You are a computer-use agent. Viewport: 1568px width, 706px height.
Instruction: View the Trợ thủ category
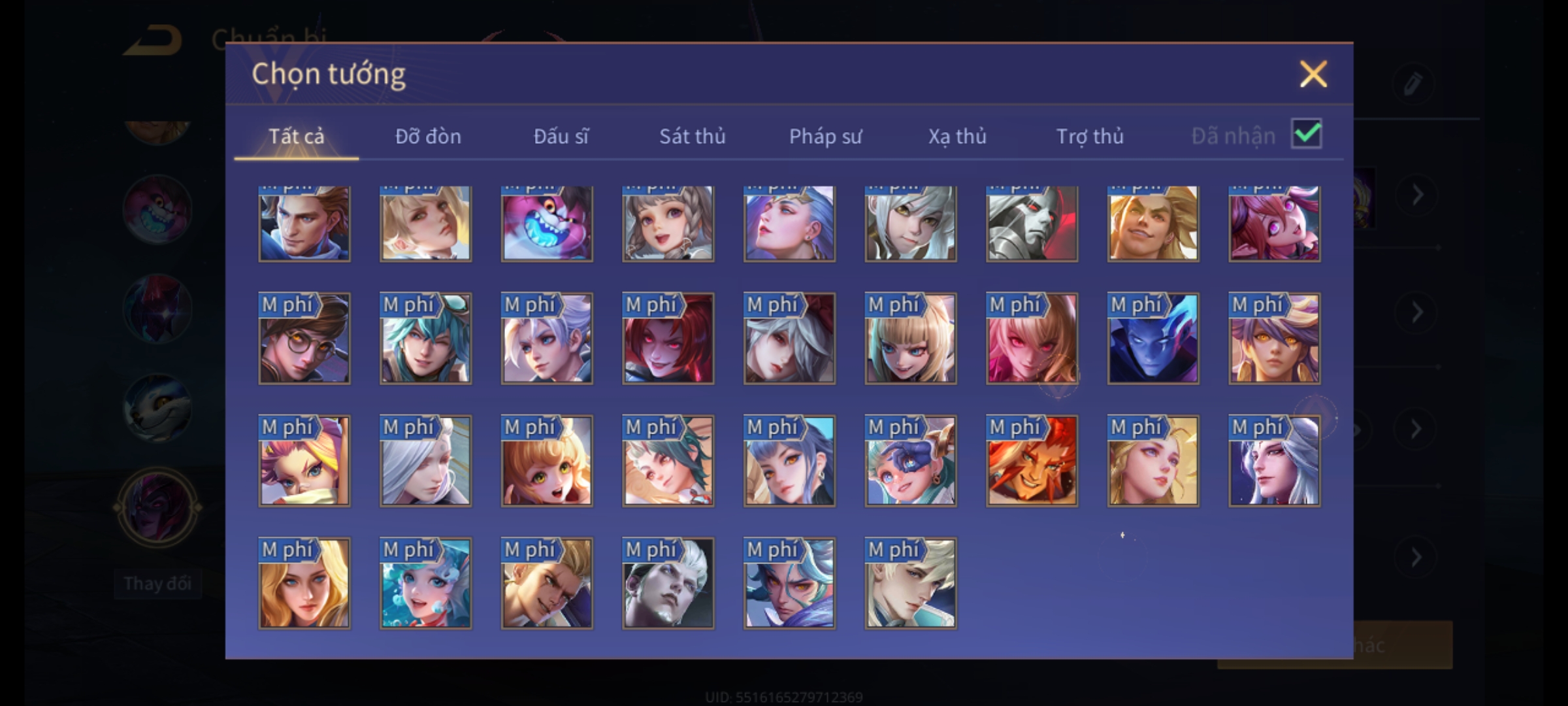tap(1090, 136)
